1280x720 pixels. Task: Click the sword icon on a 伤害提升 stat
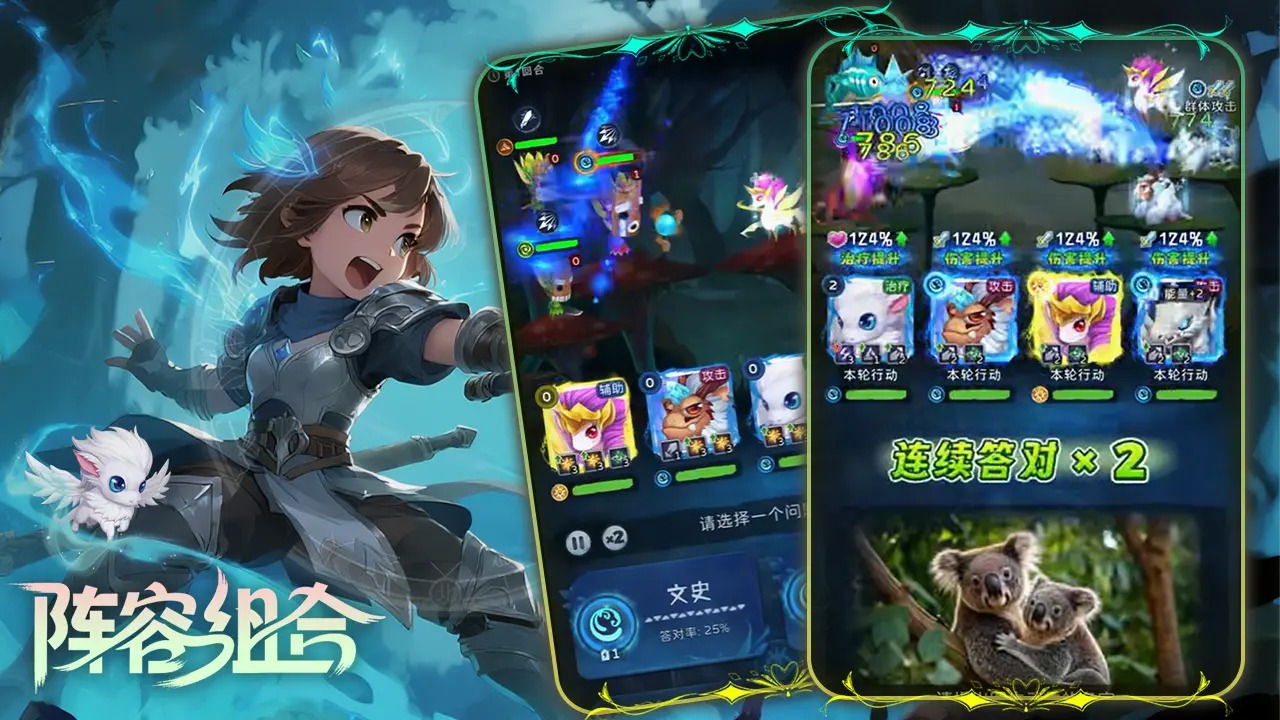(x=942, y=238)
